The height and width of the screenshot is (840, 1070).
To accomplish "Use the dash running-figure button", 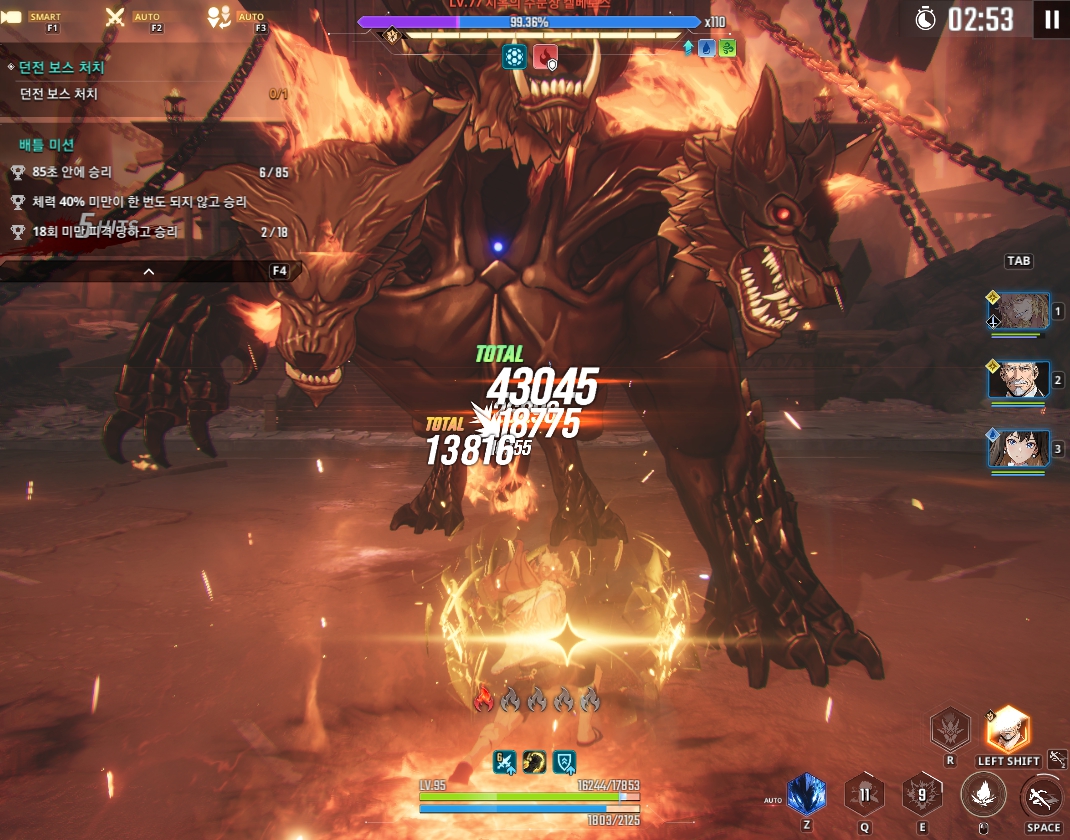I will click(1042, 797).
